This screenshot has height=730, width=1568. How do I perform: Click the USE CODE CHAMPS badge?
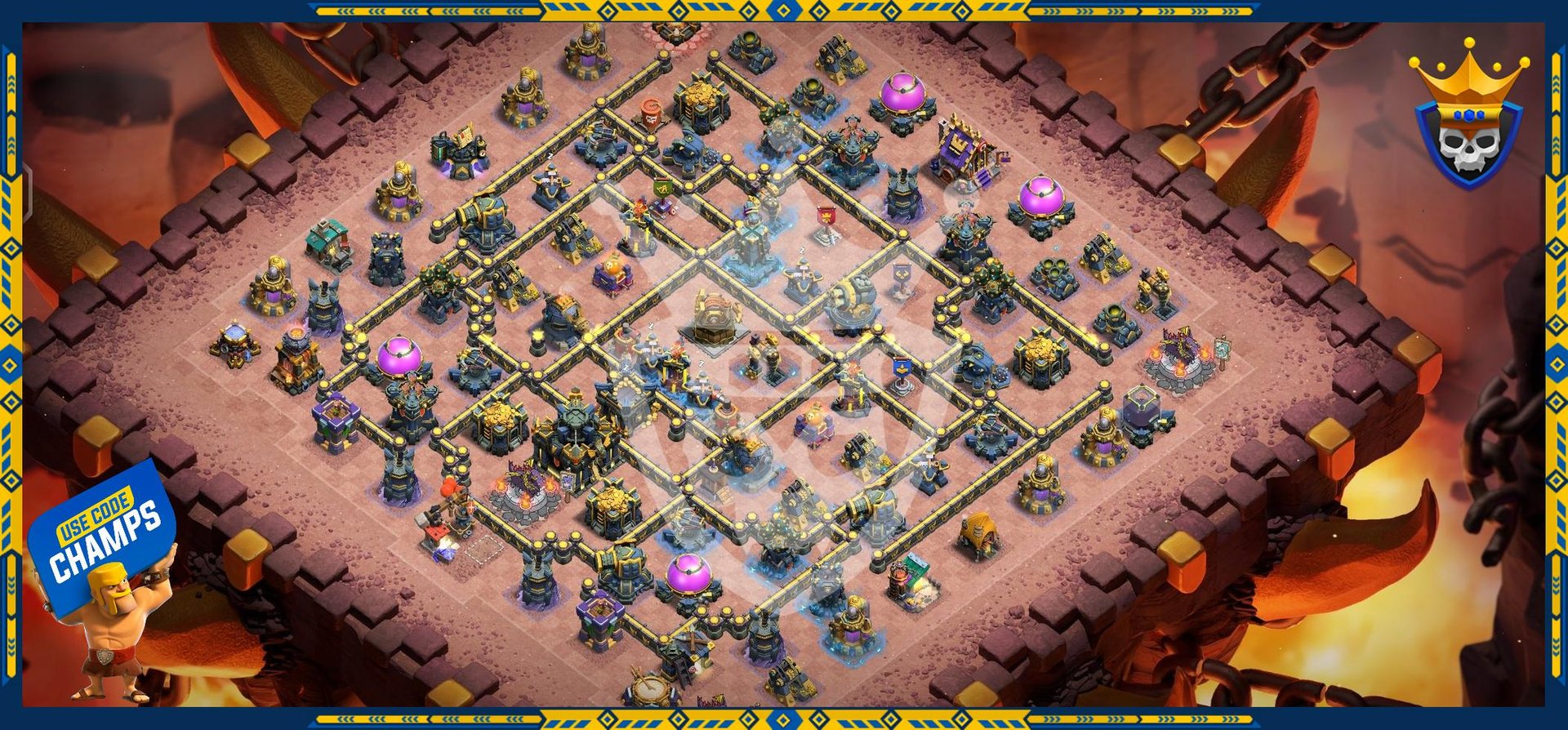click(x=105, y=531)
